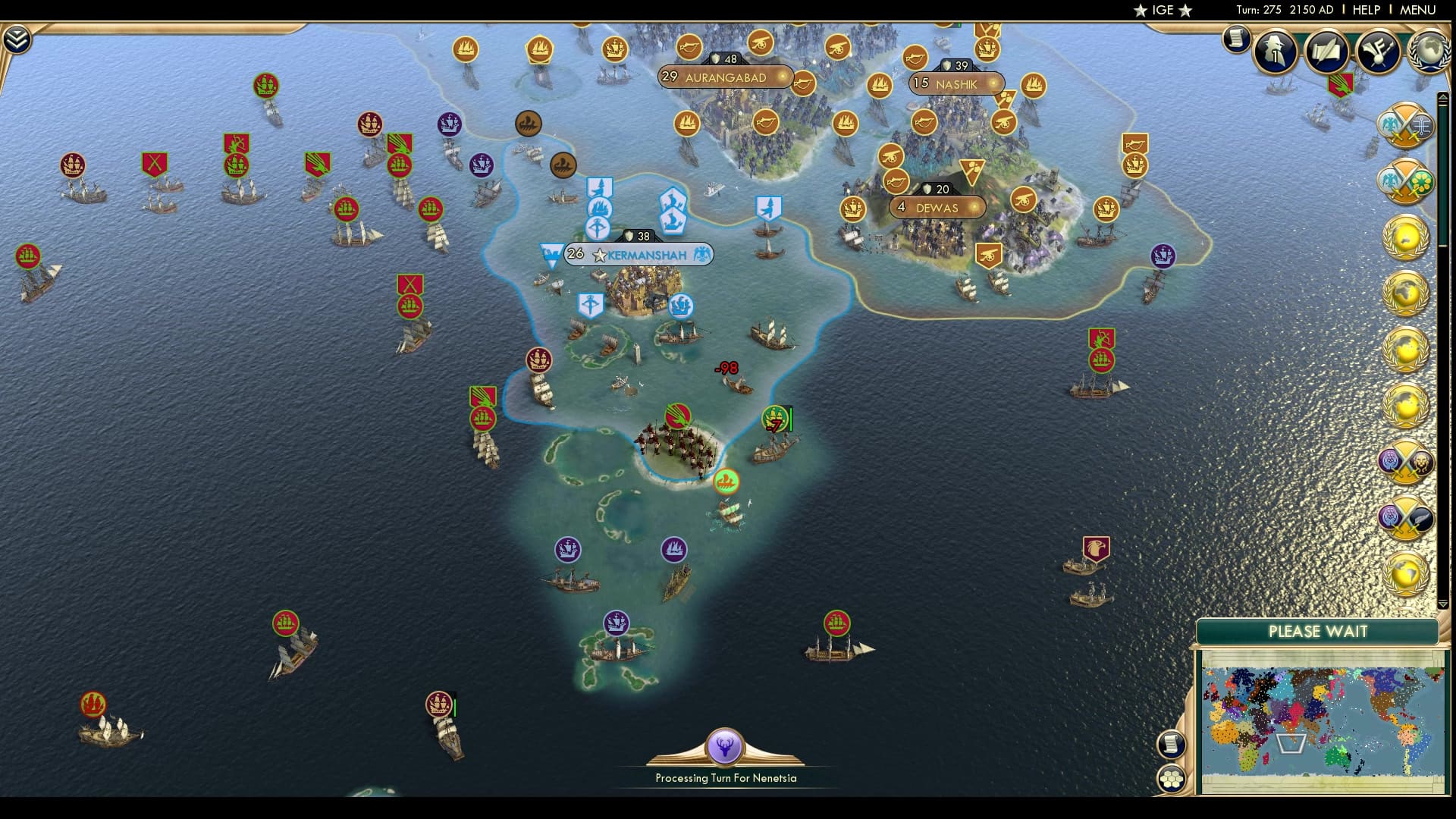This screenshot has height=819, width=1456.
Task: Toggle the hex grid button beside the minimap
Action: pyautogui.click(x=1172, y=777)
